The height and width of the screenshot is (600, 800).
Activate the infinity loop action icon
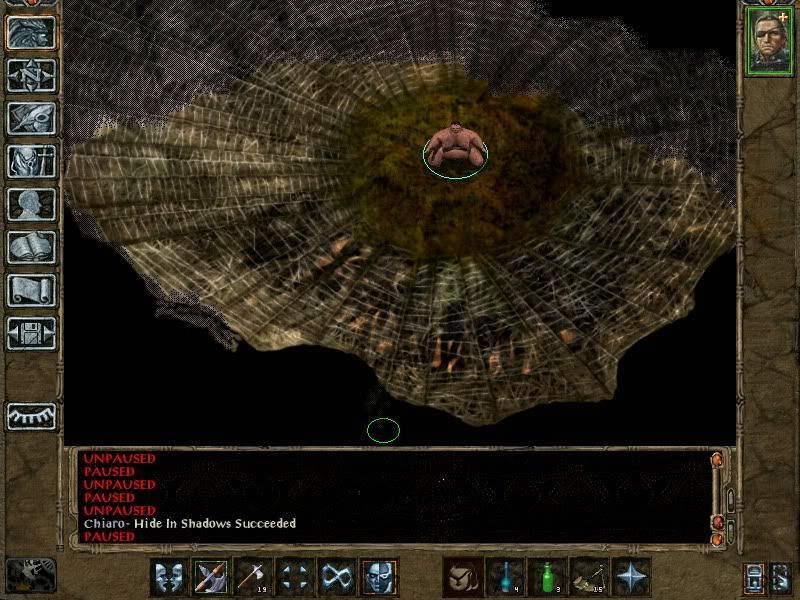(x=337, y=577)
